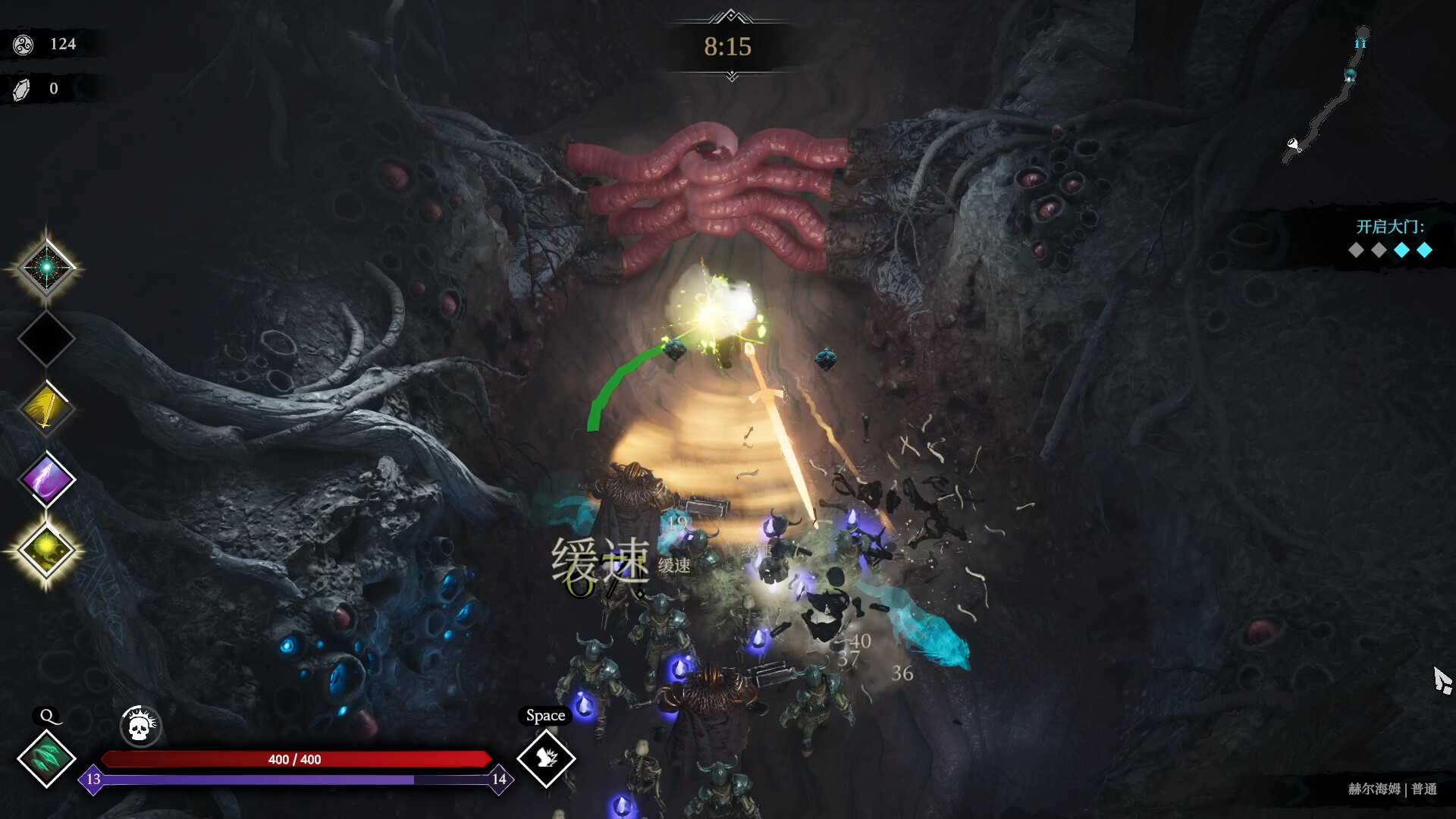Screen dimensions: 1456x819
Task: Select the teal starburst web ability
Action: pyautogui.click(x=46, y=268)
